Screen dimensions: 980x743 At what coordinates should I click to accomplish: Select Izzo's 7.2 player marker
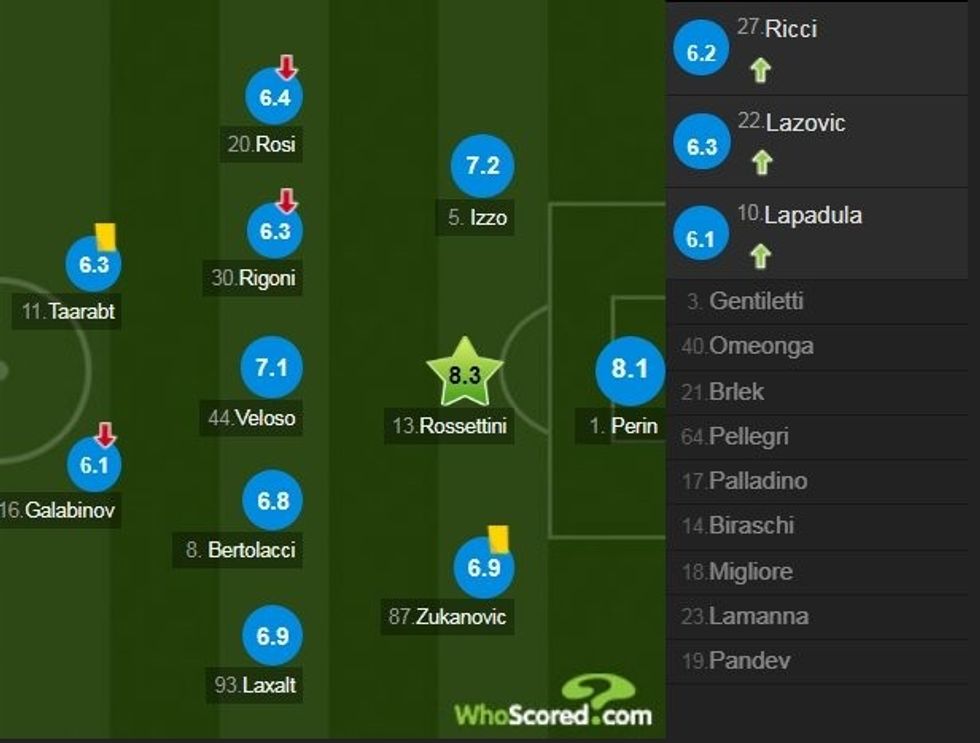tap(482, 166)
